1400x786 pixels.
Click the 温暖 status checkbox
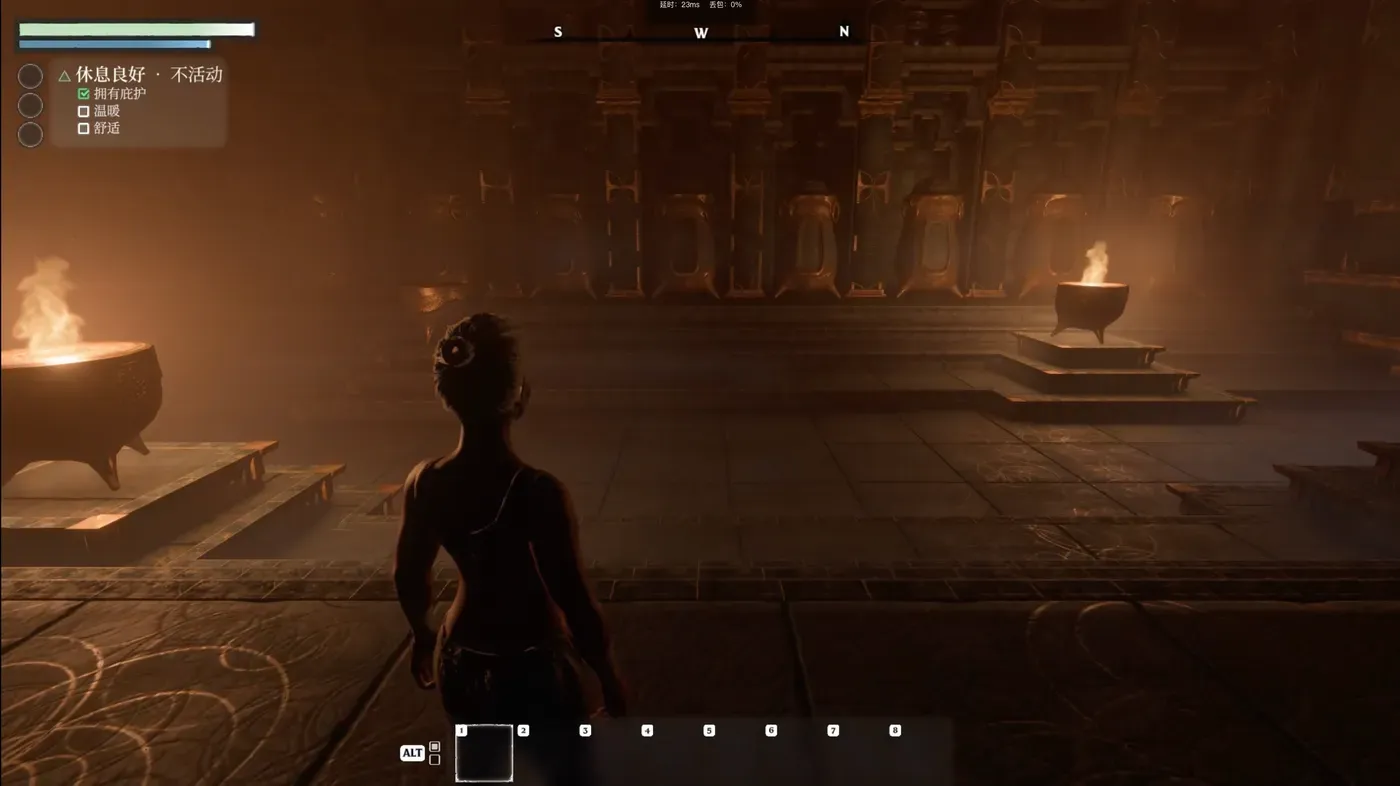point(84,111)
